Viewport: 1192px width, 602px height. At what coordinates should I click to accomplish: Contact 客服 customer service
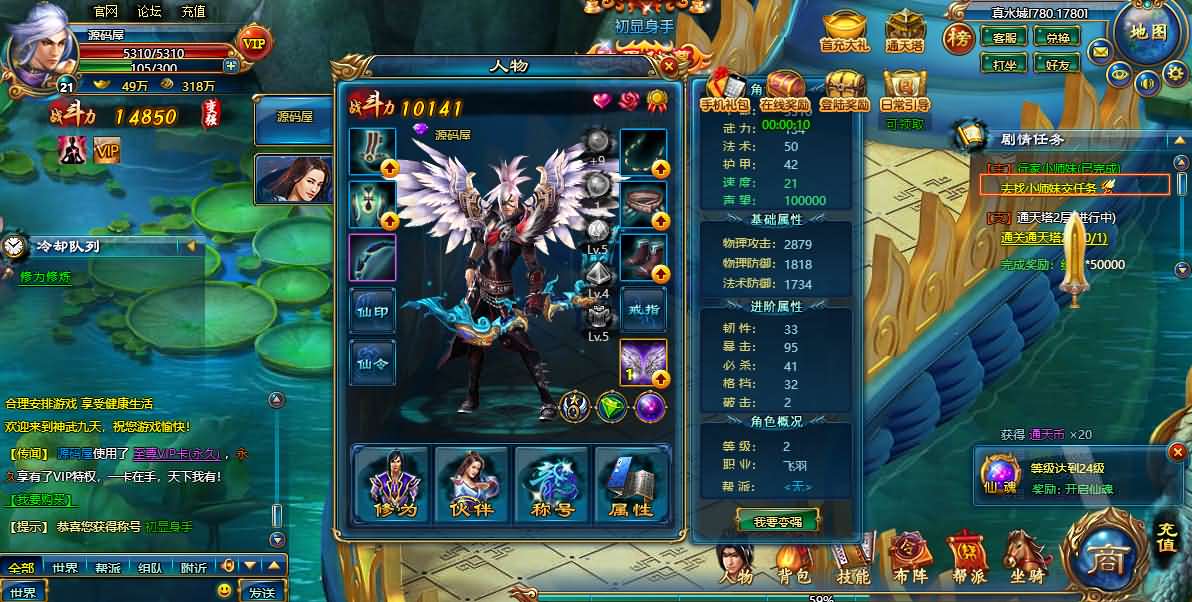click(x=1004, y=38)
